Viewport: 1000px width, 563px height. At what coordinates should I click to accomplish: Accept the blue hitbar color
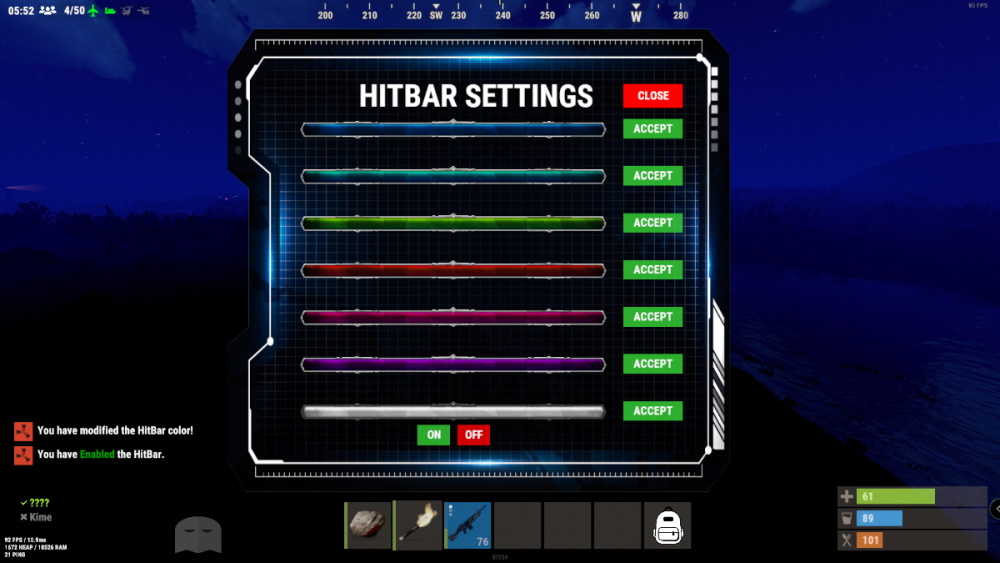tap(652, 129)
